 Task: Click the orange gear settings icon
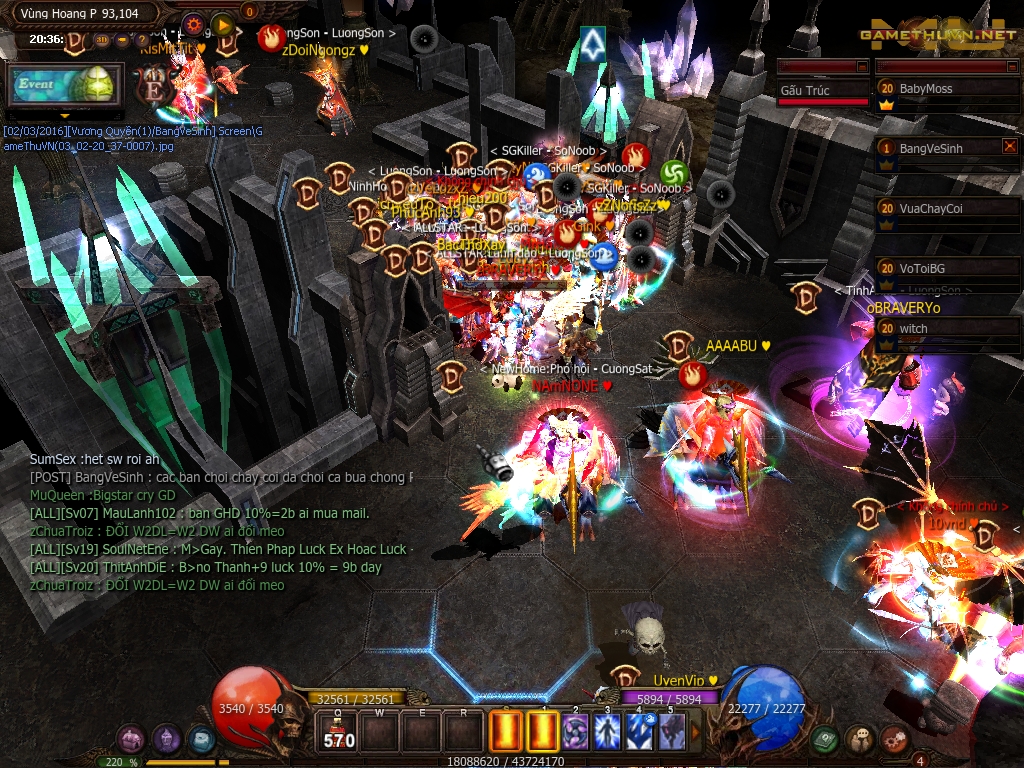[x=193, y=25]
